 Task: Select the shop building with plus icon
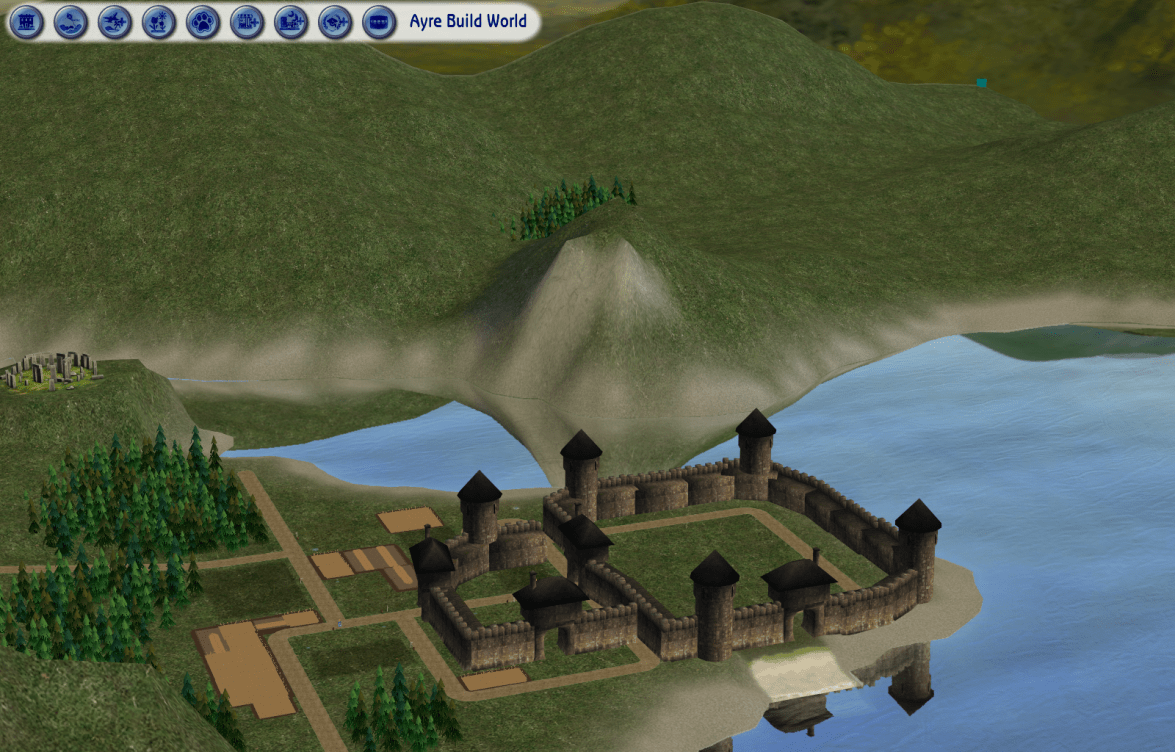246,21
